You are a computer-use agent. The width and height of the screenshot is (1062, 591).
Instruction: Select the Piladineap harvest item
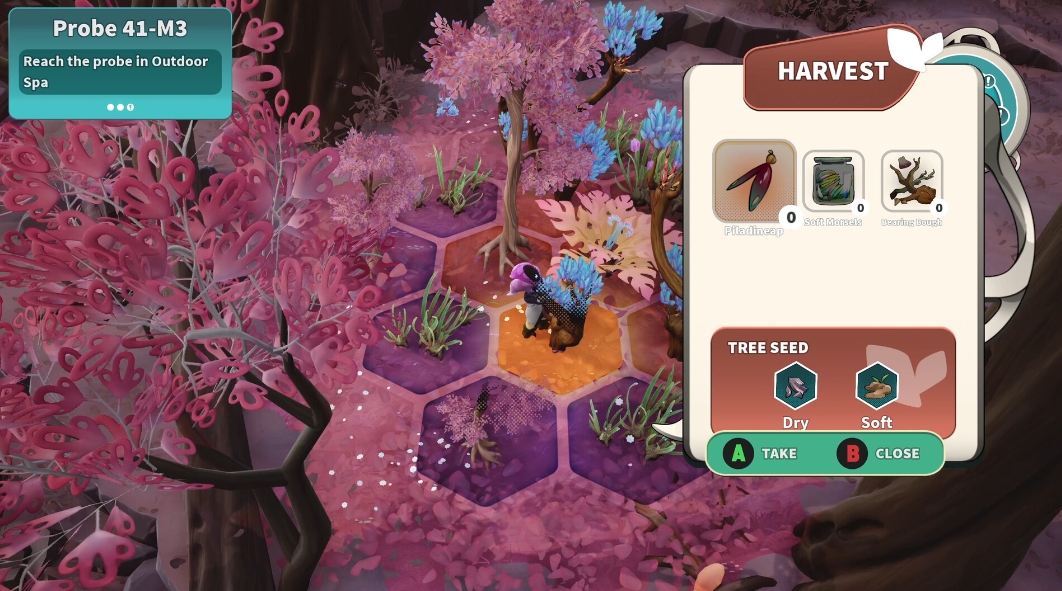pyautogui.click(x=754, y=181)
